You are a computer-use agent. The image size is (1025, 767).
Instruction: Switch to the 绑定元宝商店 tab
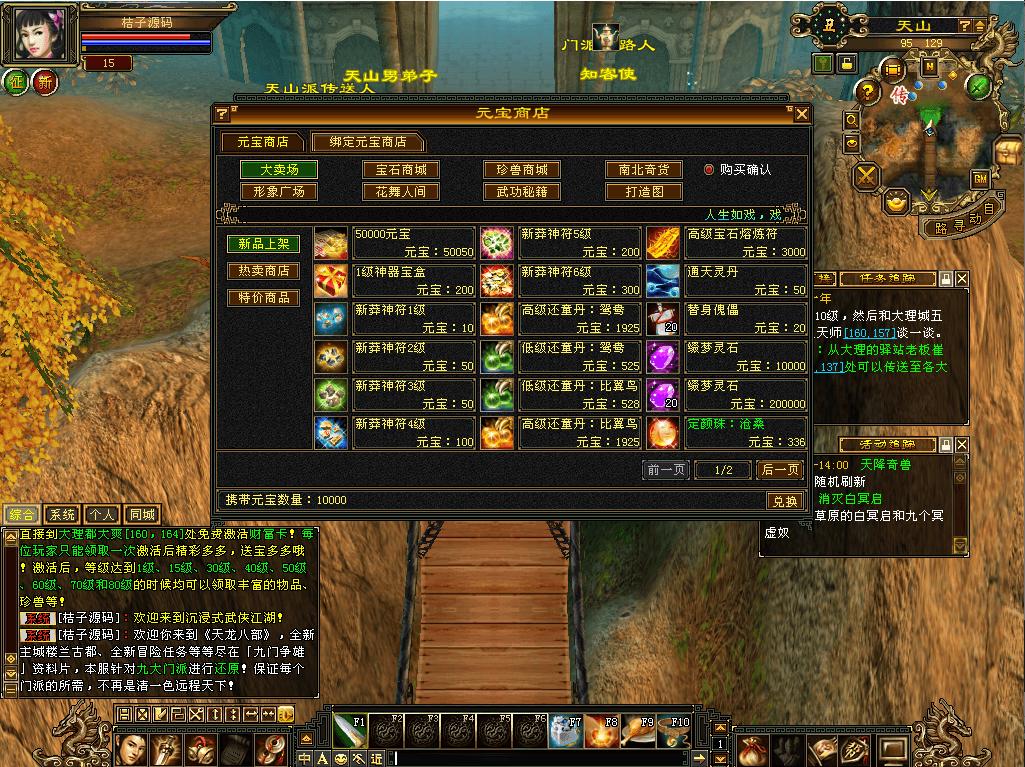tap(365, 142)
